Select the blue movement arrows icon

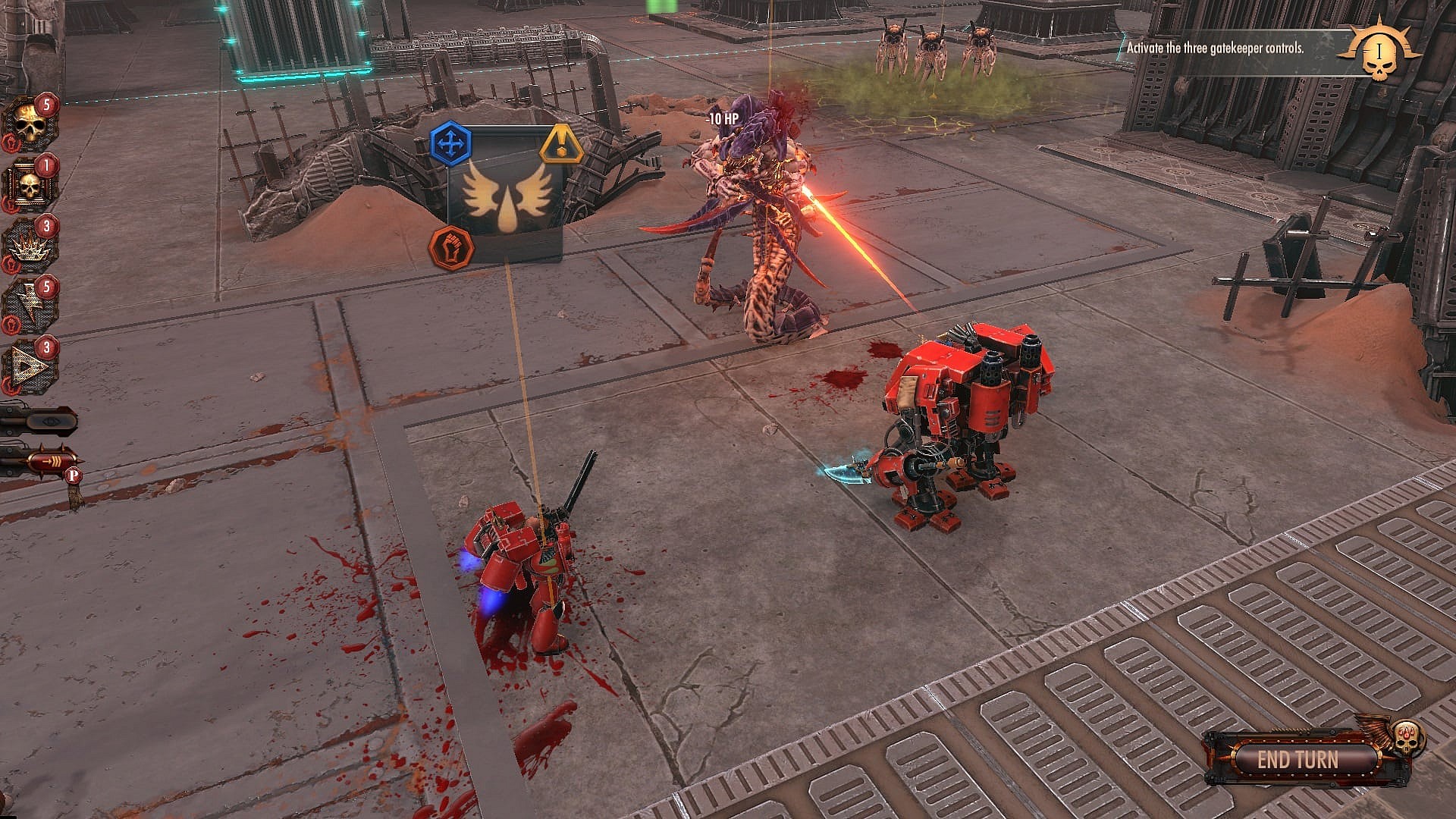[451, 143]
